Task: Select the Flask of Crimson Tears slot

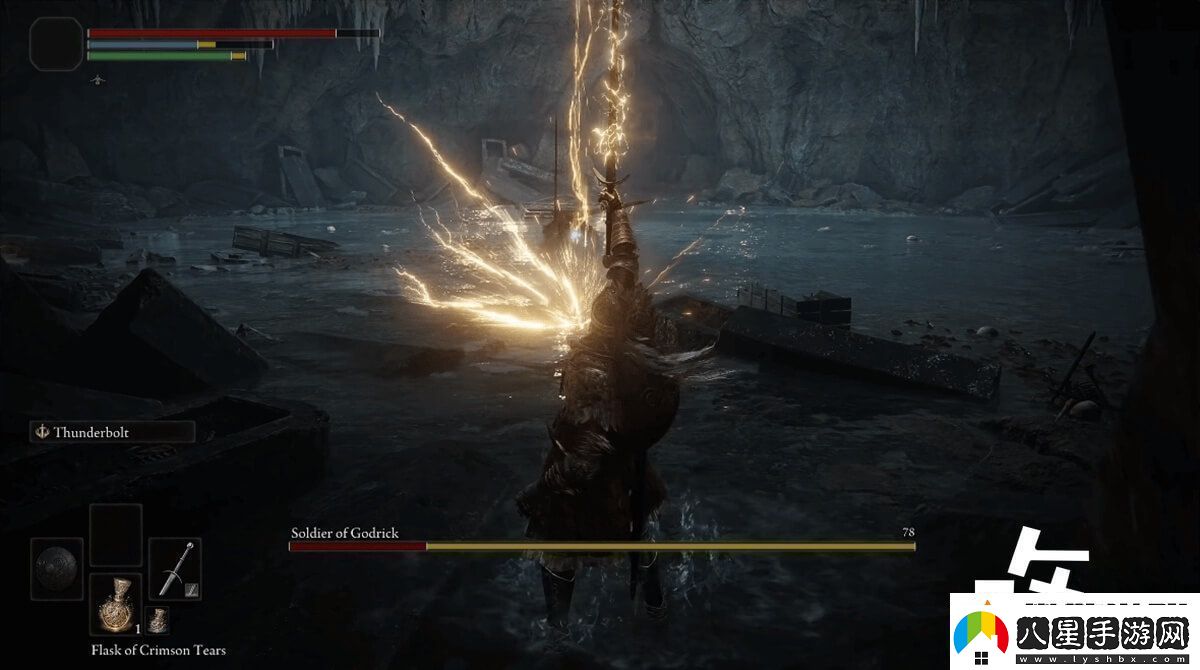Action: click(115, 604)
